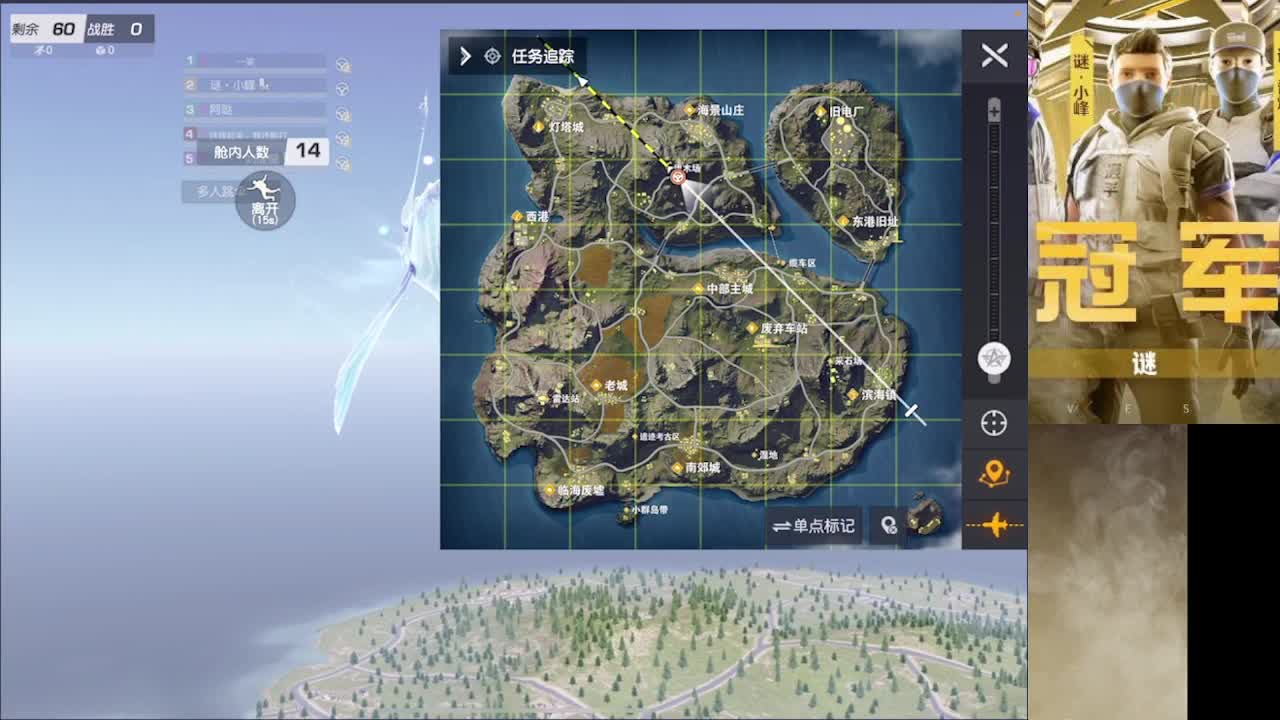Click the swap arrows icon on 单点标记 button
This screenshot has width=1280, height=720.
pos(784,526)
